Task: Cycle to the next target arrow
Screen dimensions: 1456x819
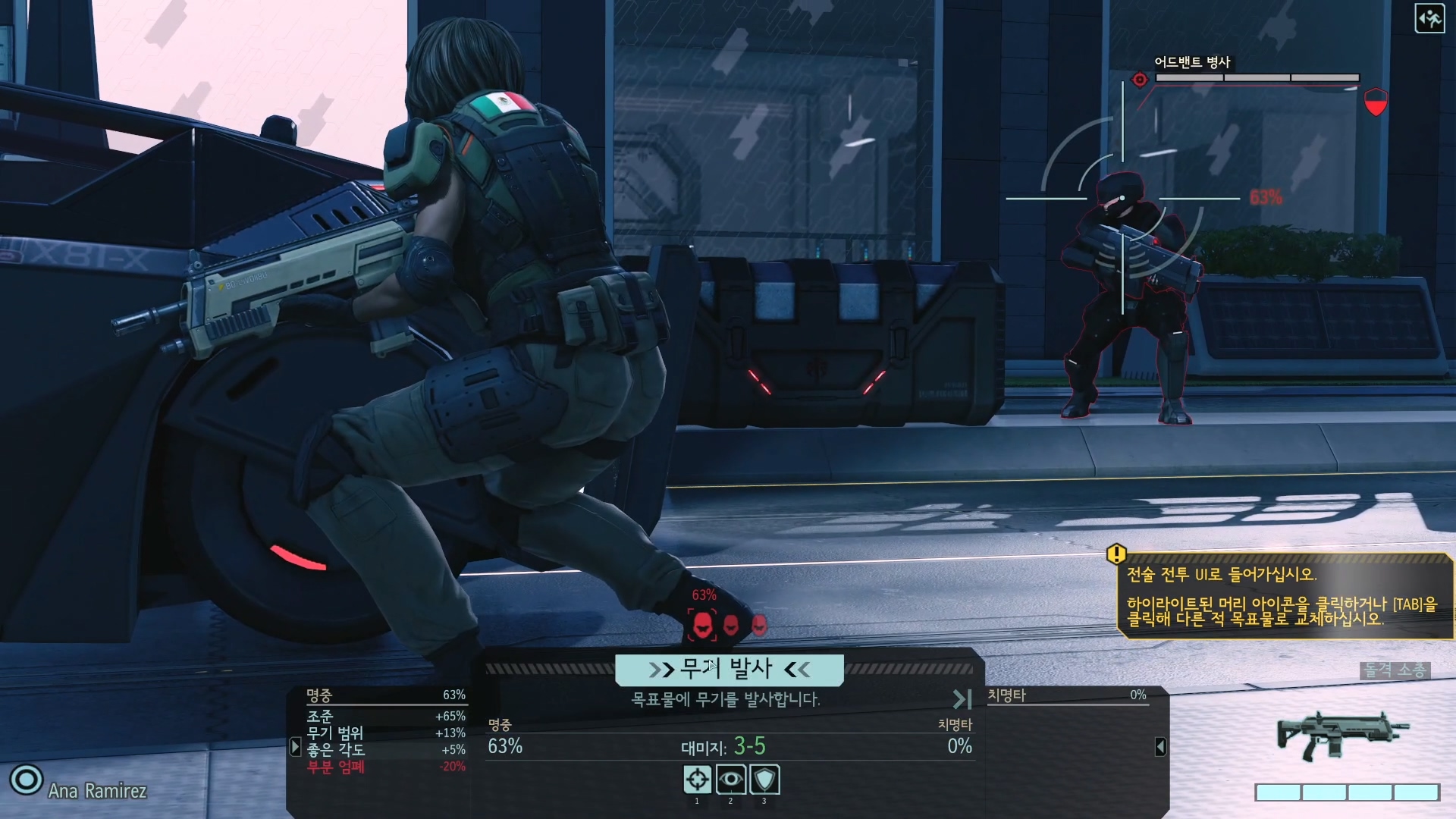Action: tap(962, 699)
